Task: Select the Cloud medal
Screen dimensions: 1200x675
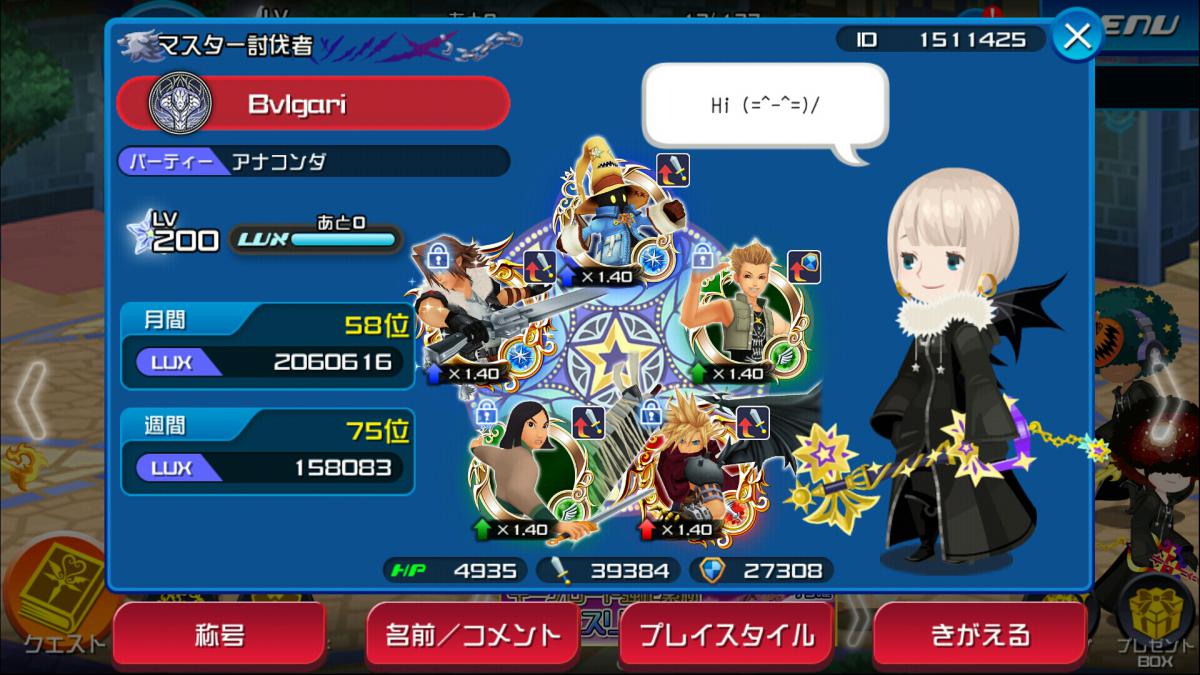Action: point(695,467)
